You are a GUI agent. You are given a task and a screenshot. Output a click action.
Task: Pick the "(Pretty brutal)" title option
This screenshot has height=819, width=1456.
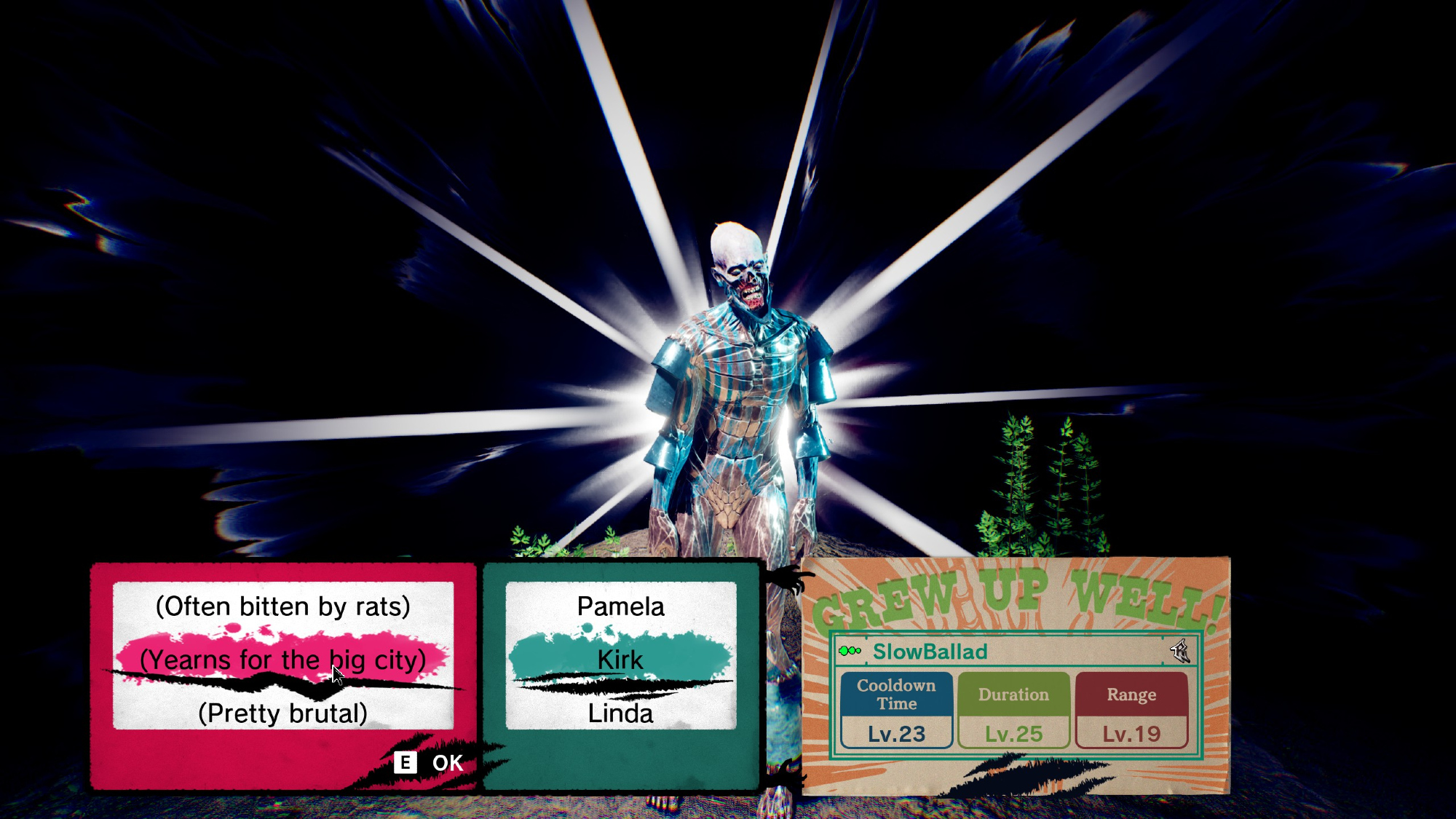282,713
